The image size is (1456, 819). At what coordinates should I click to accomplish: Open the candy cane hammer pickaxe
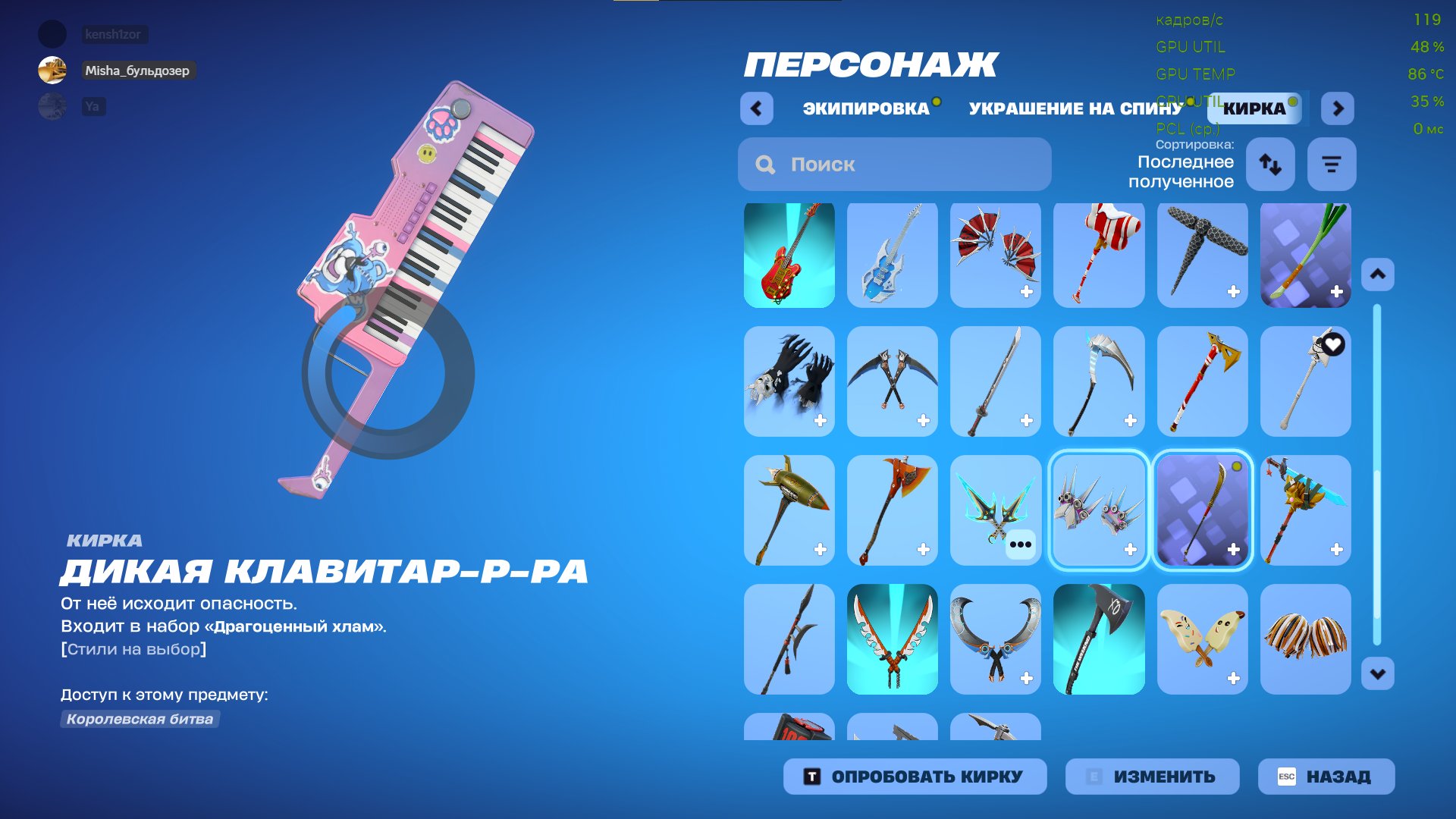1098,255
